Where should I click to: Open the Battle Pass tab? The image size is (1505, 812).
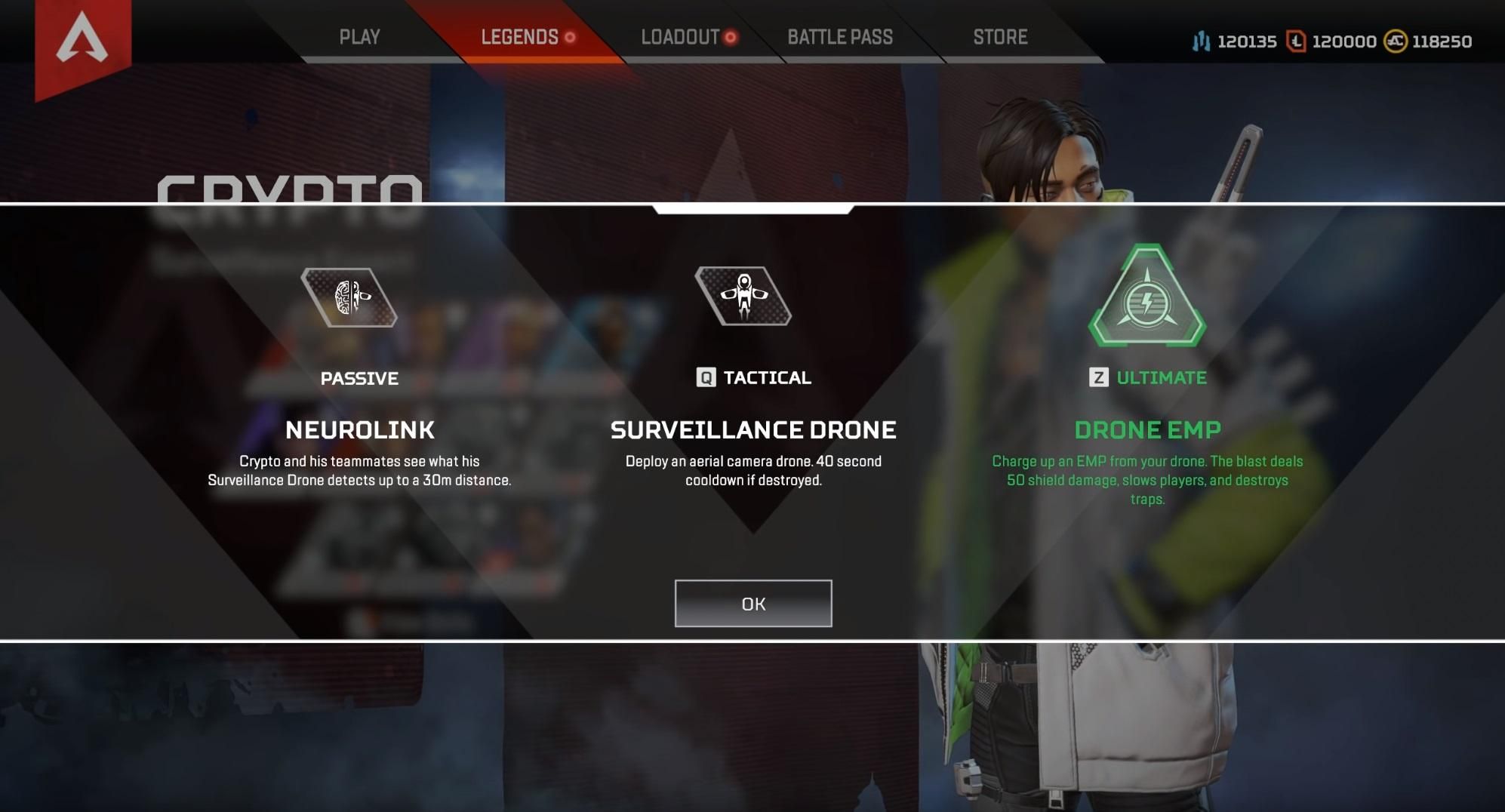point(840,36)
